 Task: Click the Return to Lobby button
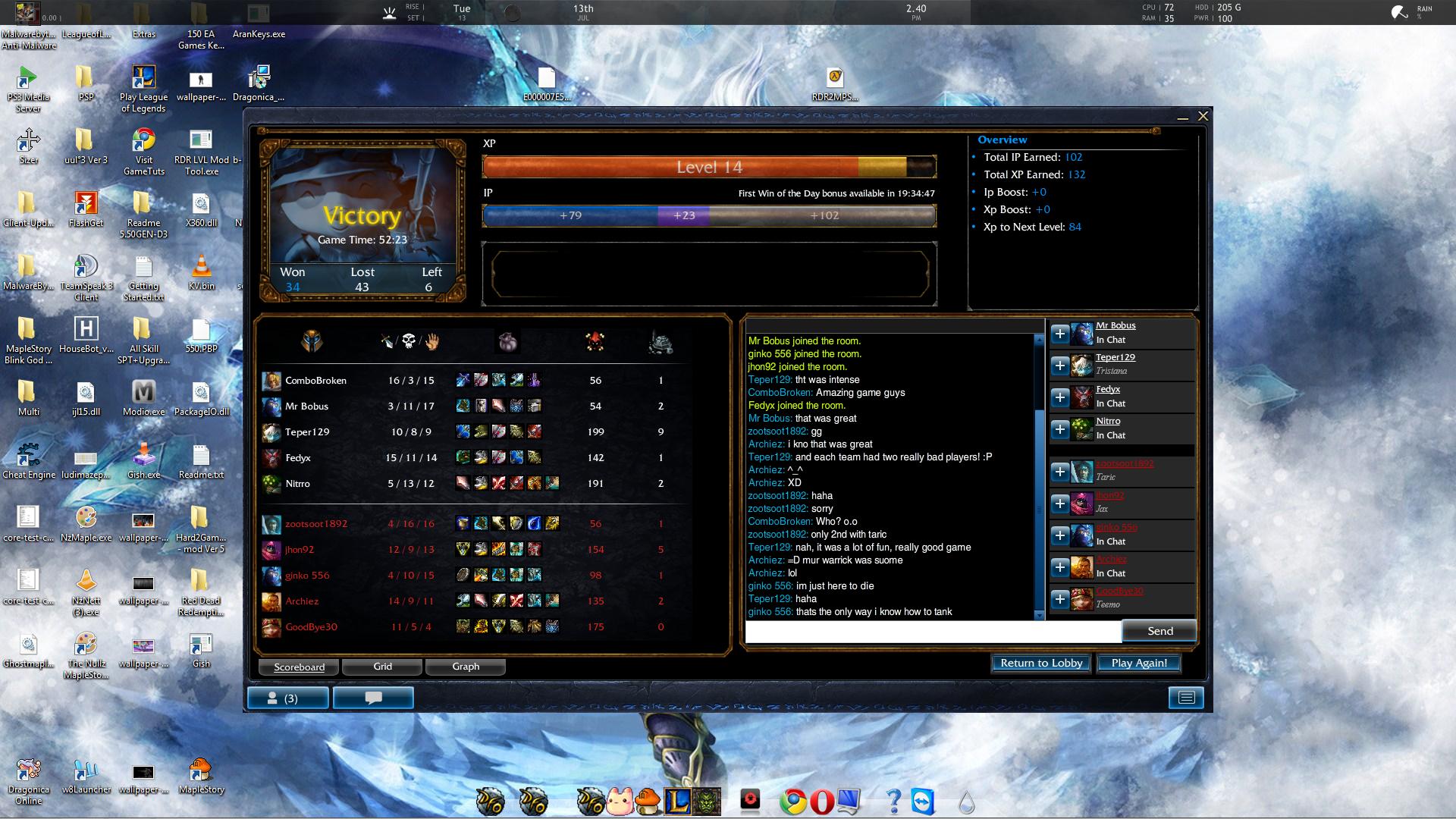pos(1040,663)
